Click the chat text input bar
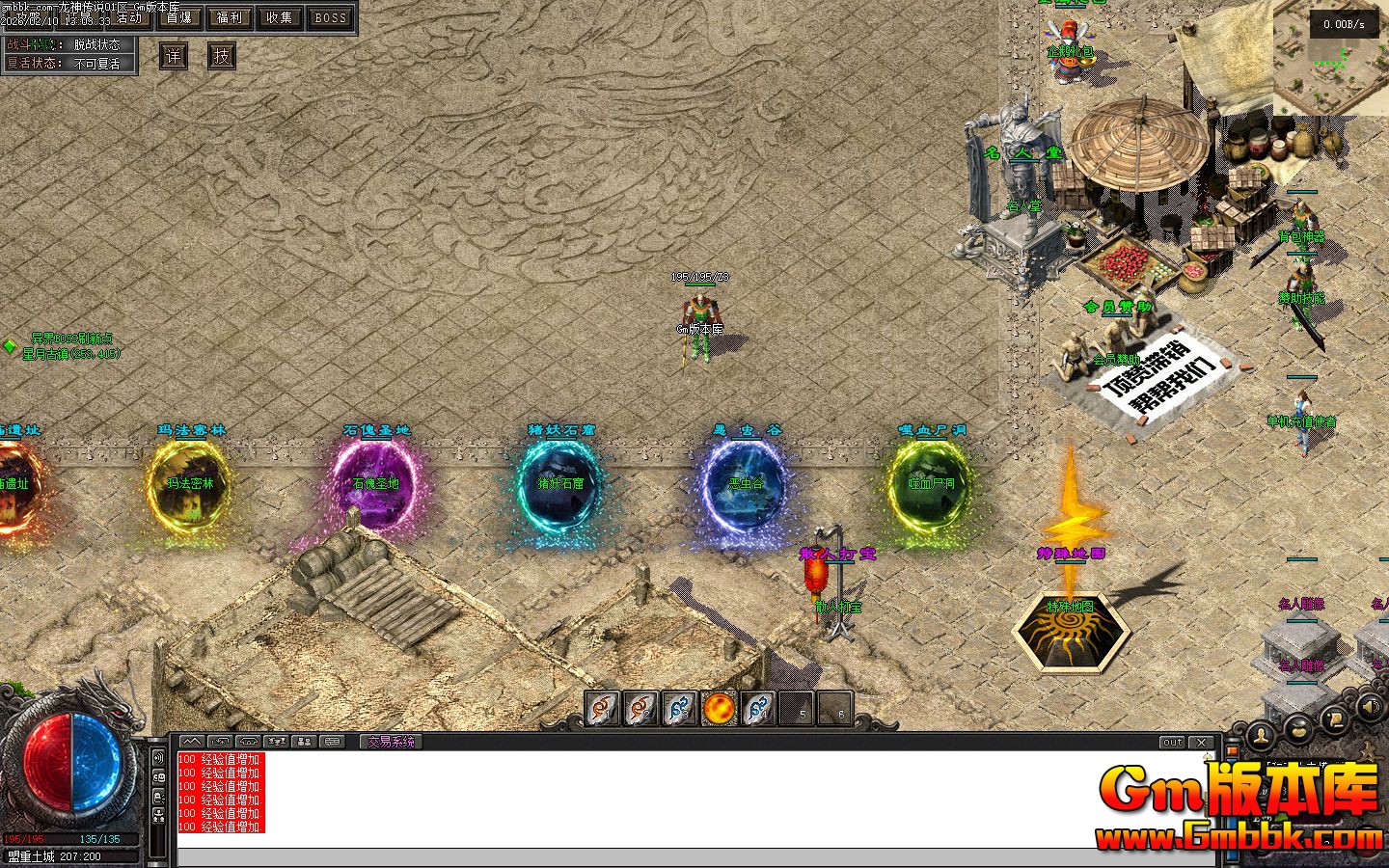The width and height of the screenshot is (1389, 868). (x=694, y=857)
